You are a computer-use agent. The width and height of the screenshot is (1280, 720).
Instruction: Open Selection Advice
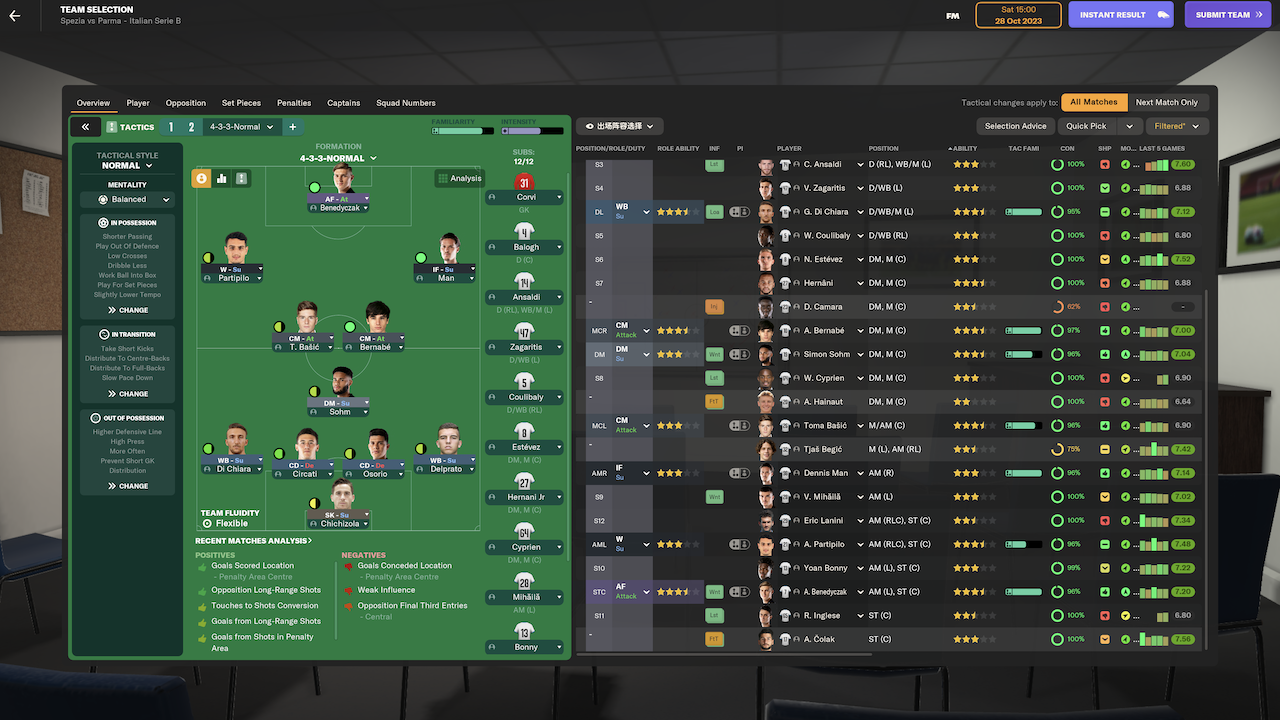pyautogui.click(x=1015, y=126)
